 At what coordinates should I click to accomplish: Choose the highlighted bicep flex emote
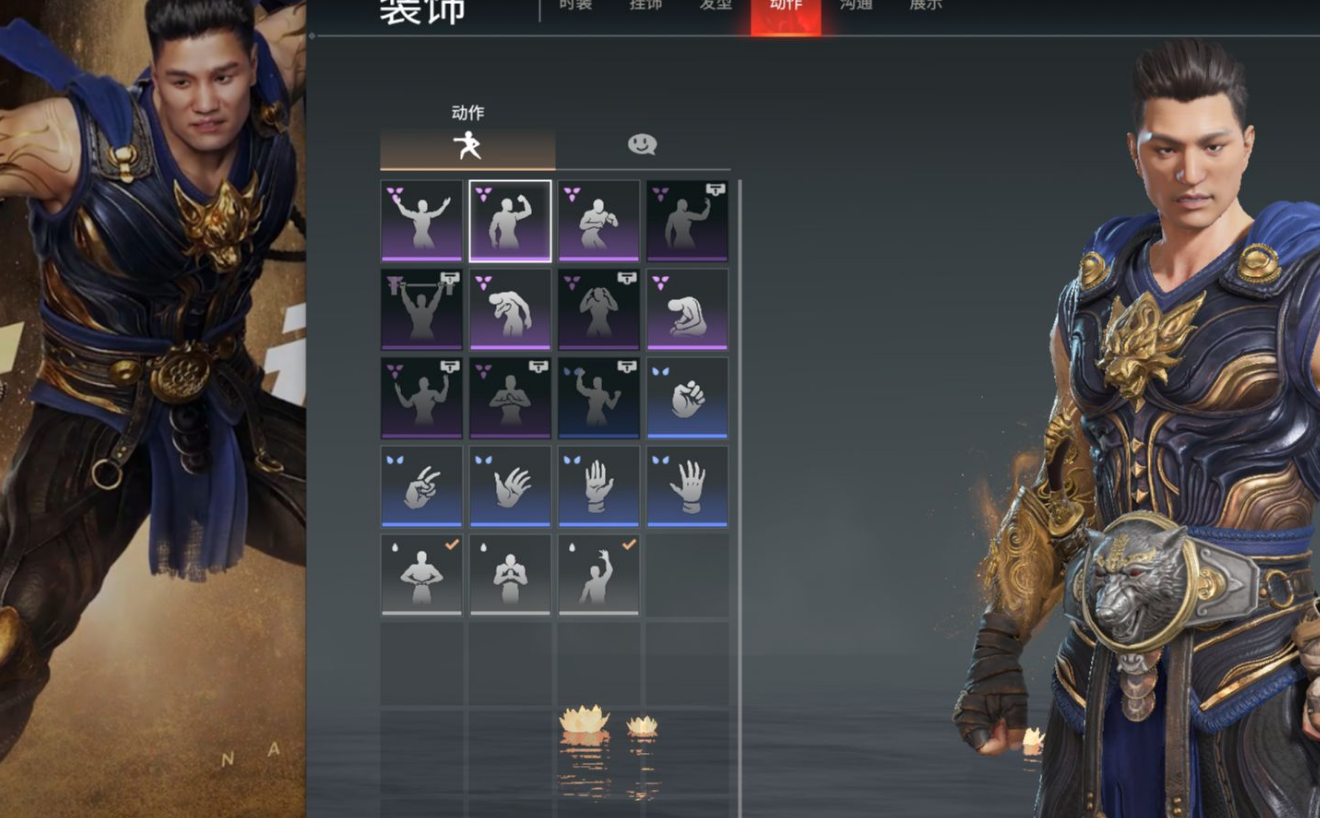pos(510,221)
